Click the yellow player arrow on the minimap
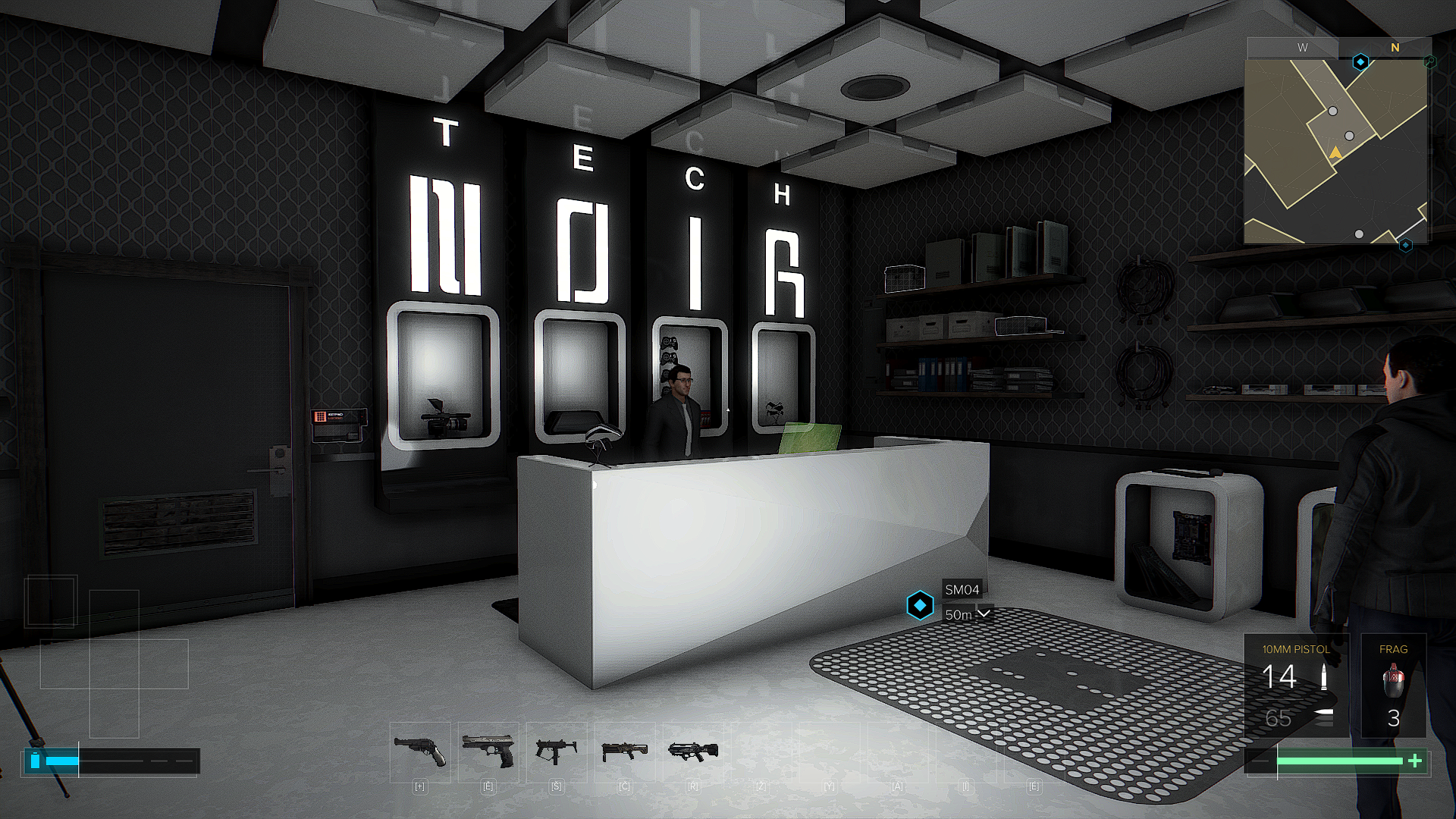Image resolution: width=1456 pixels, height=819 pixels. coord(1335,153)
